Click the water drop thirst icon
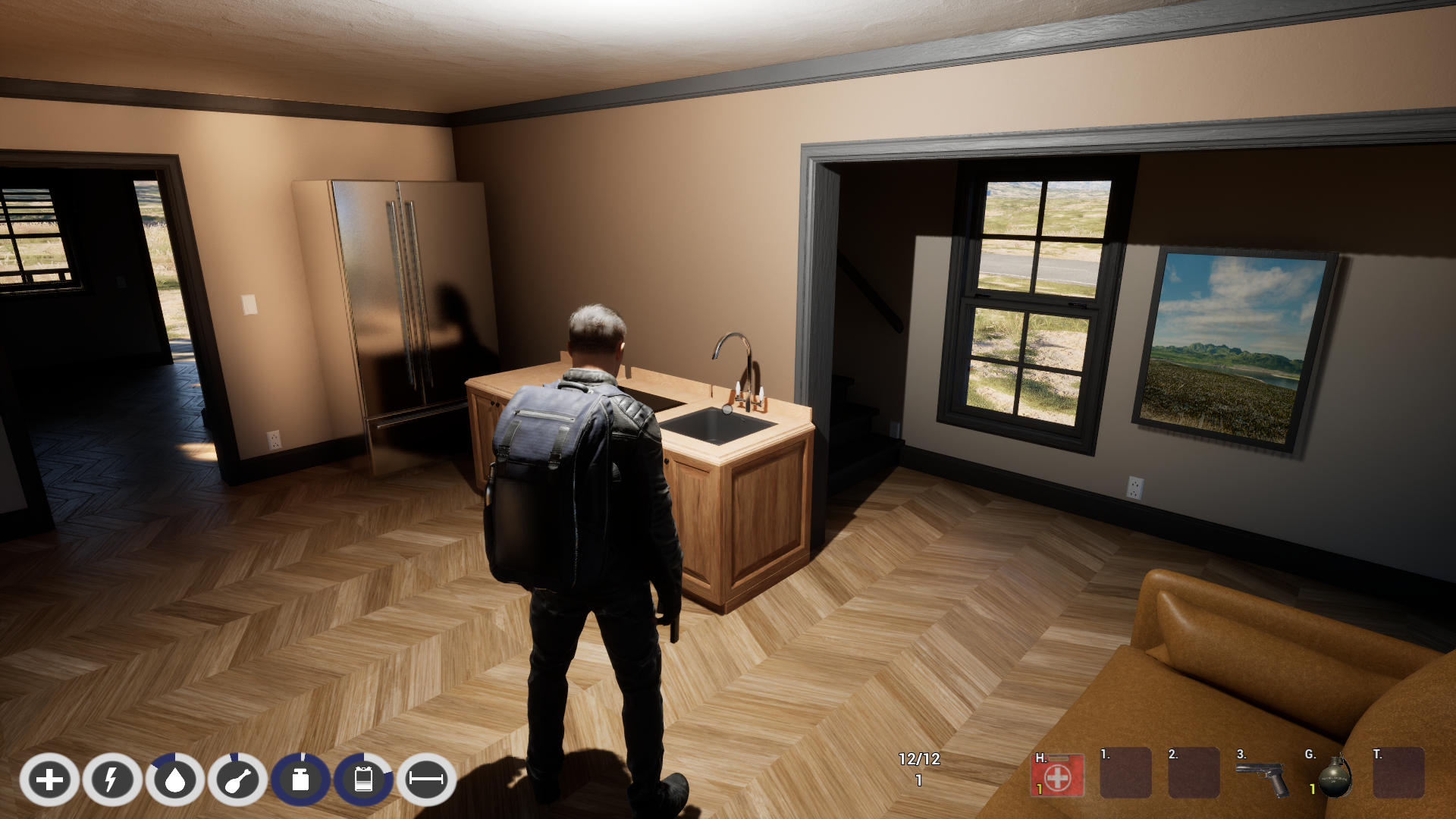The height and width of the screenshot is (819, 1456). pyautogui.click(x=175, y=780)
